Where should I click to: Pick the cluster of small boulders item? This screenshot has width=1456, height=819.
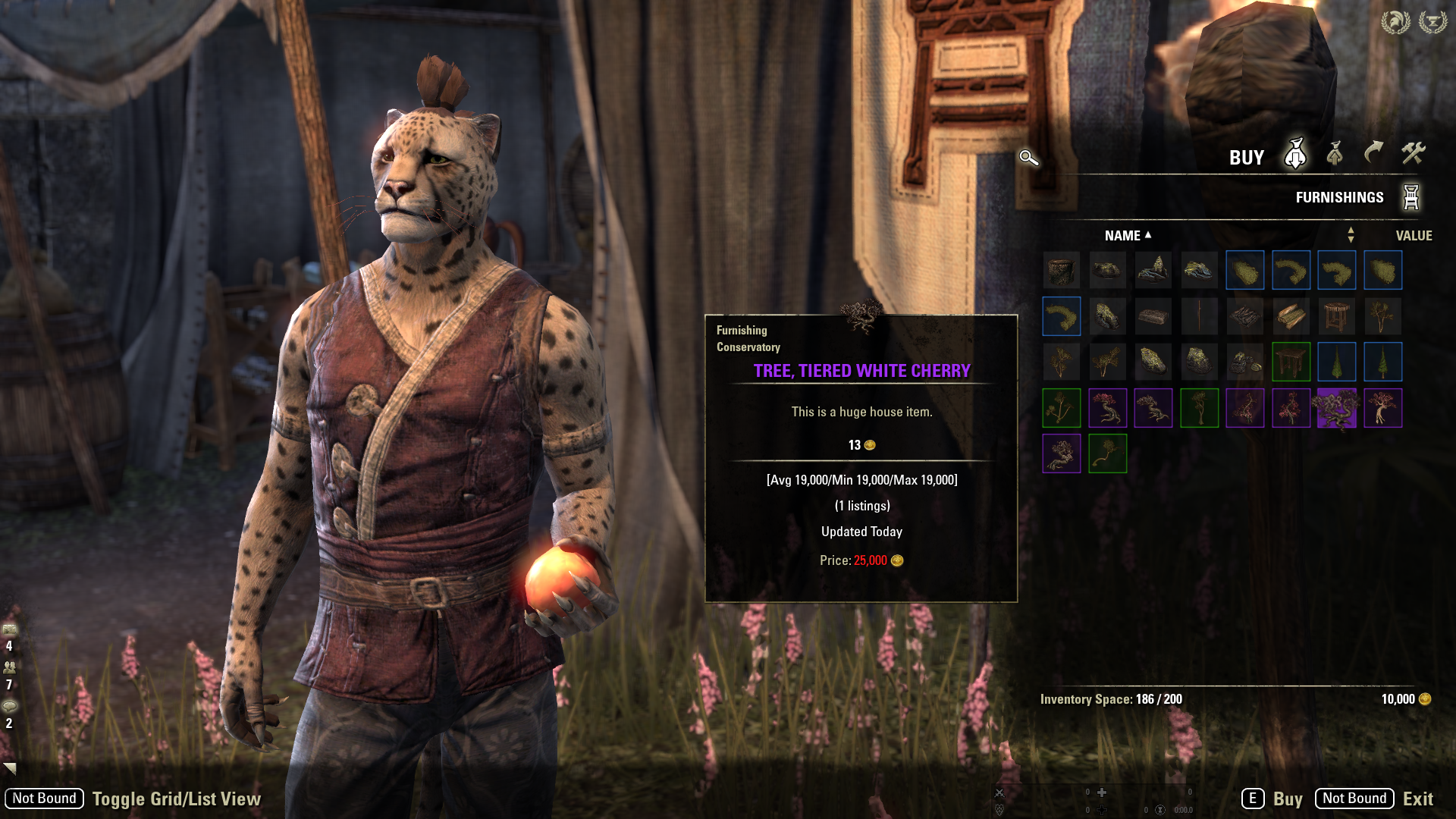[x=1245, y=362]
